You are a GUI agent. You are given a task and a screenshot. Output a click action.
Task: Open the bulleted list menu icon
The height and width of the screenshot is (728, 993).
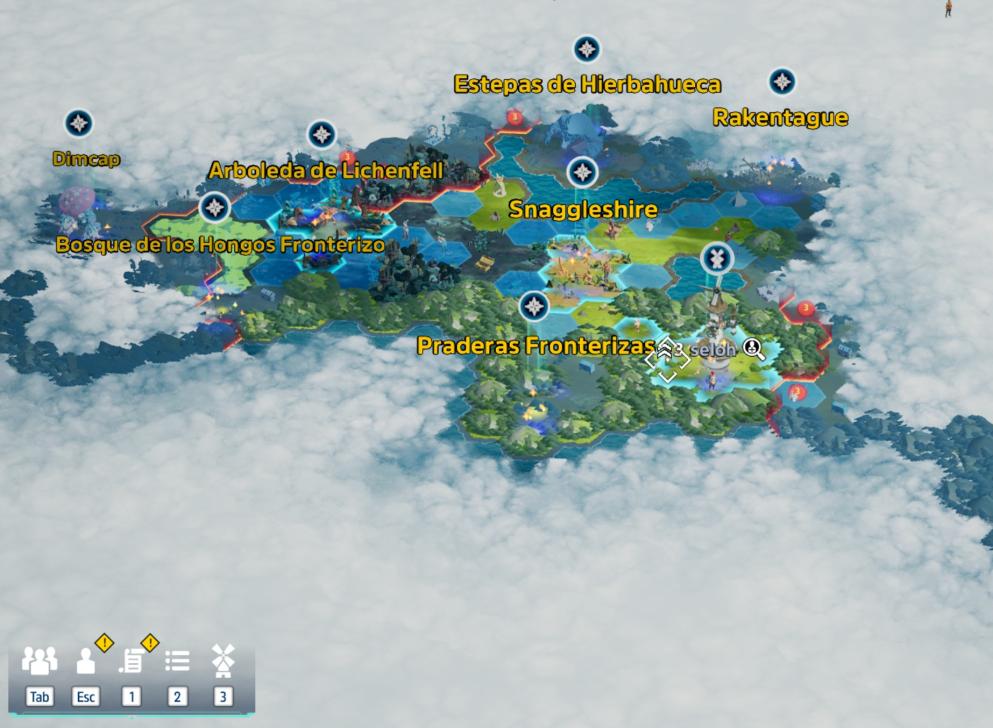(177, 661)
